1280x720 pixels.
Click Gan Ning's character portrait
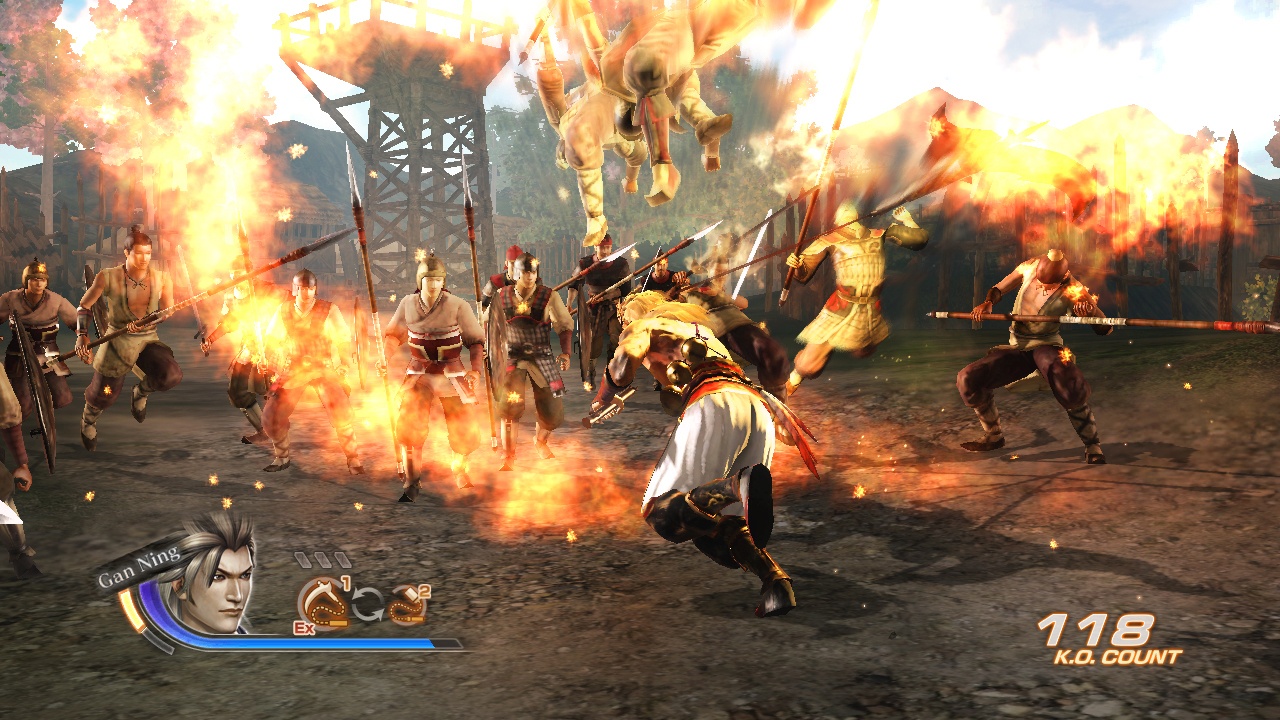[x=217, y=580]
